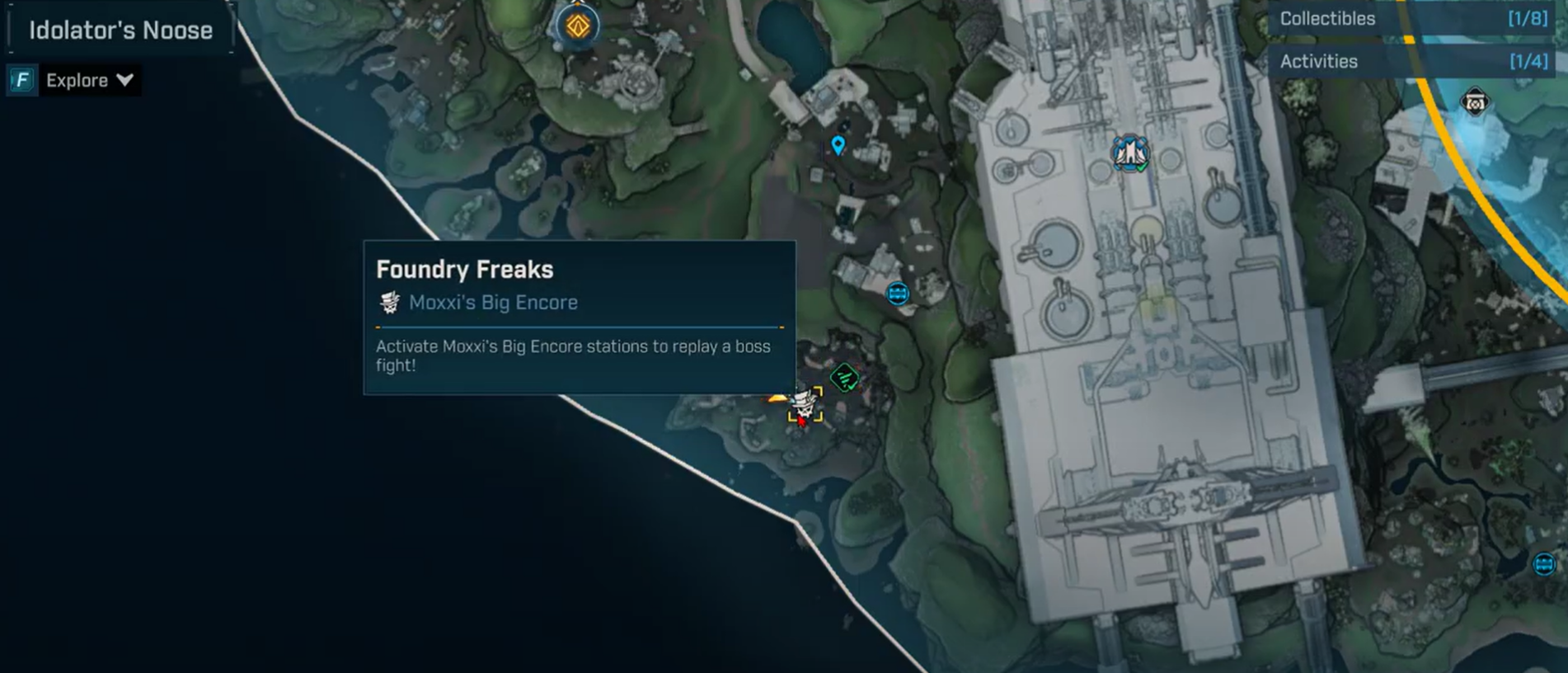Select the Moxxi's Big Encore skull marker

[804, 405]
